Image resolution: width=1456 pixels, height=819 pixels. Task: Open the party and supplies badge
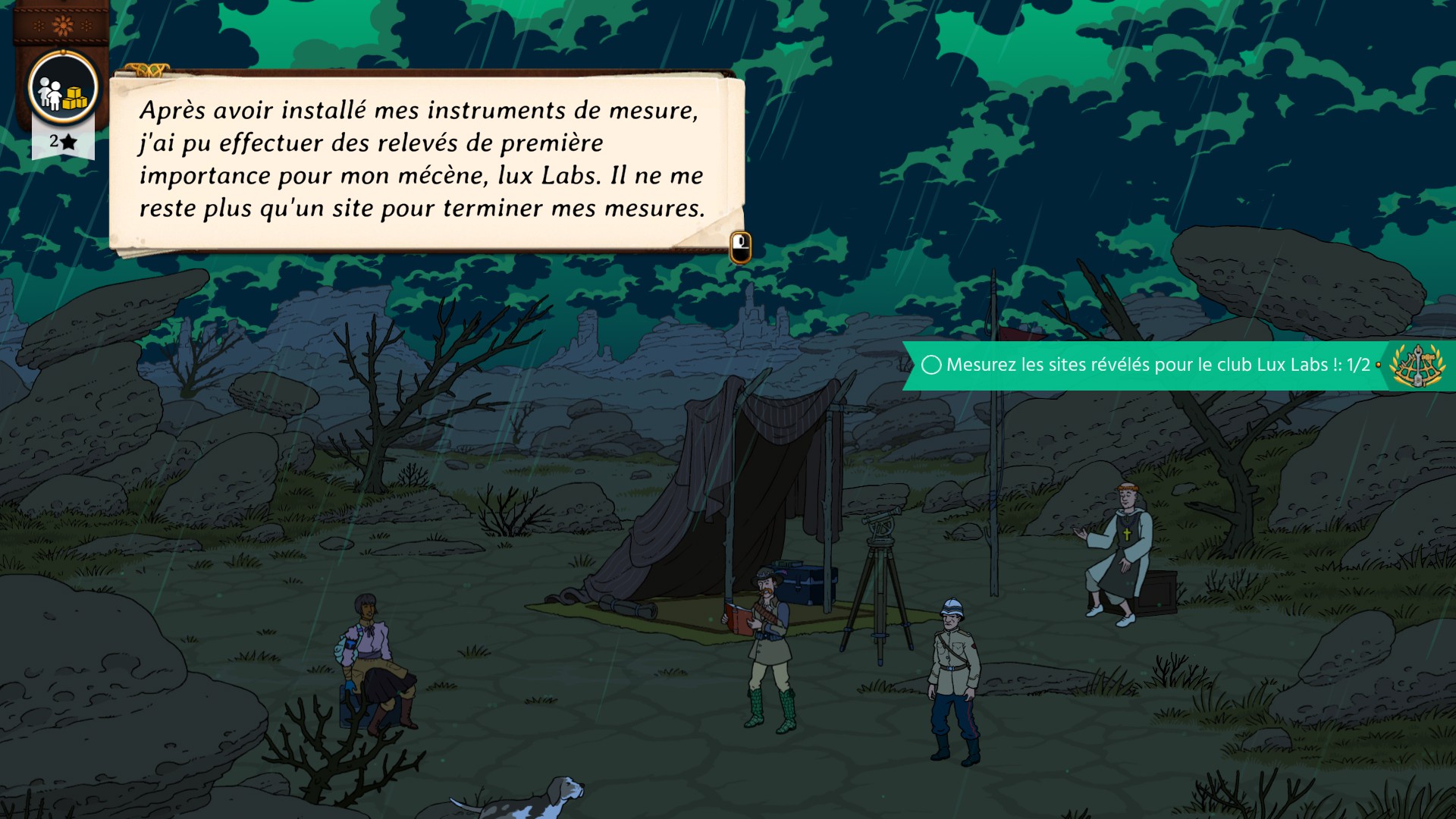pyautogui.click(x=63, y=89)
